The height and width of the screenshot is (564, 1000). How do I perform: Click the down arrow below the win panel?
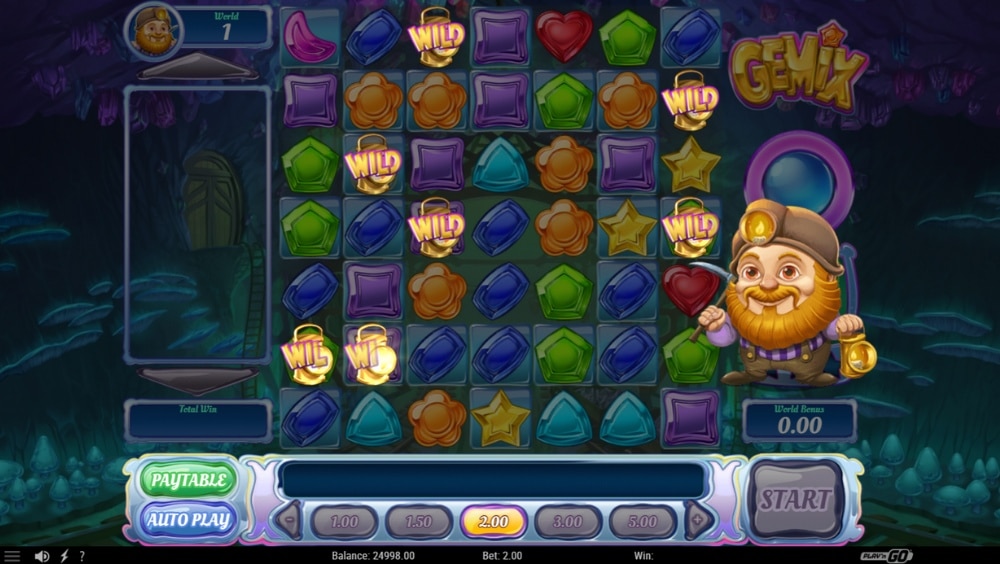coord(196,379)
